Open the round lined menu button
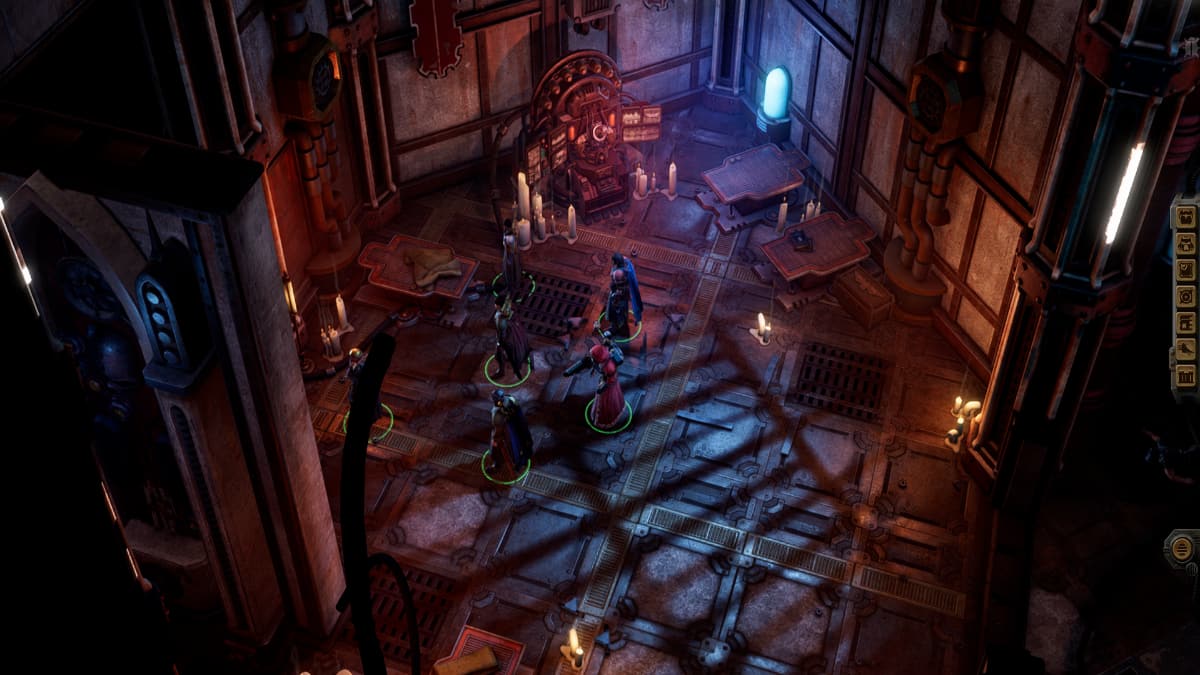 [1182, 547]
